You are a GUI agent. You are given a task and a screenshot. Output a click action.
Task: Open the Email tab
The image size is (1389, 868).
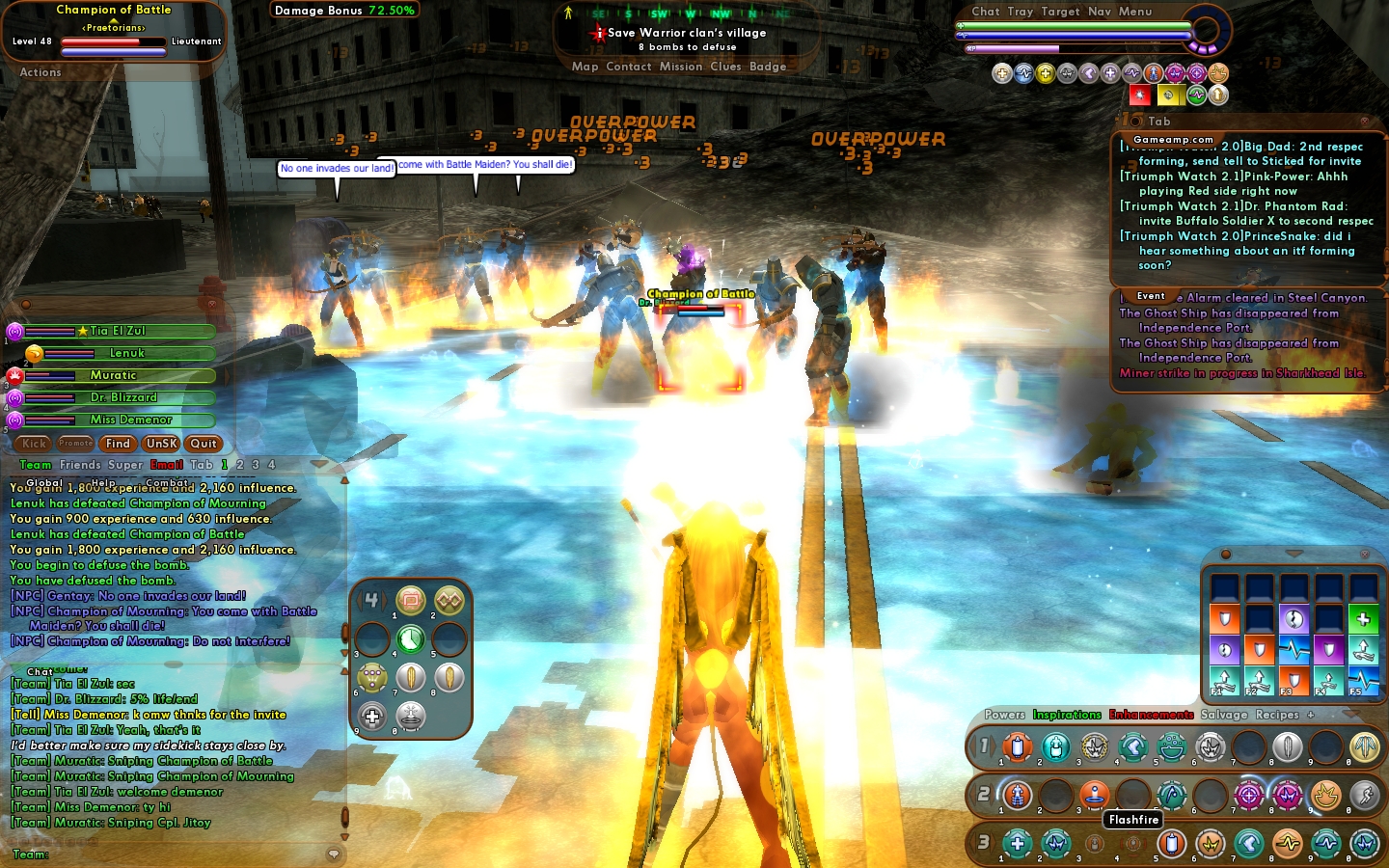coord(167,465)
